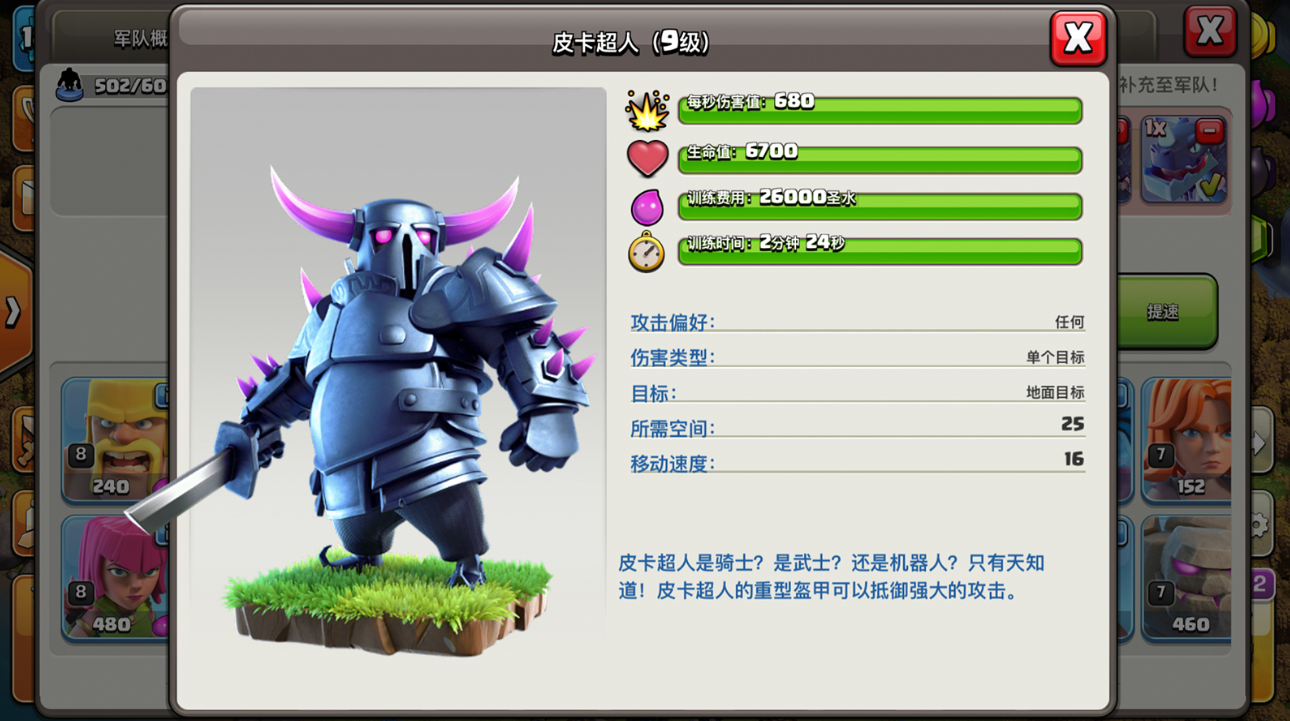Select the Valkyrie troop thumbnail showing 152

1186,437
